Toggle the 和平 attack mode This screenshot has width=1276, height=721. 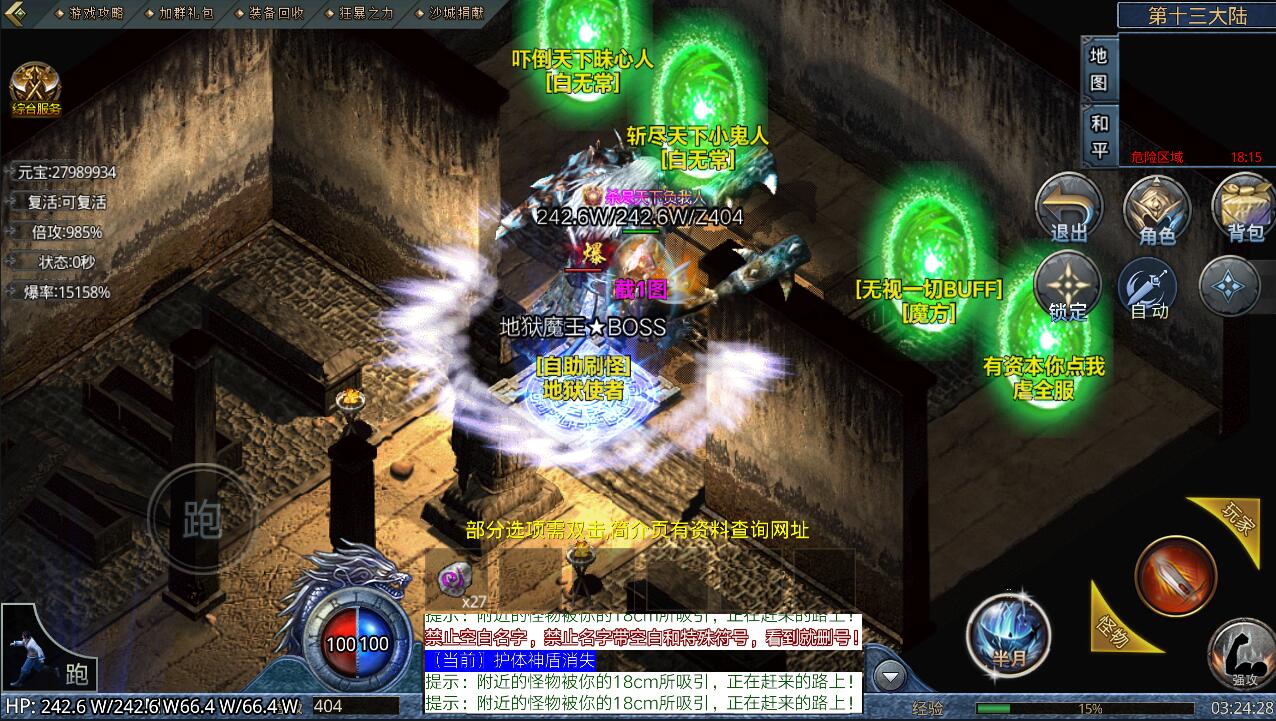[x=1099, y=136]
